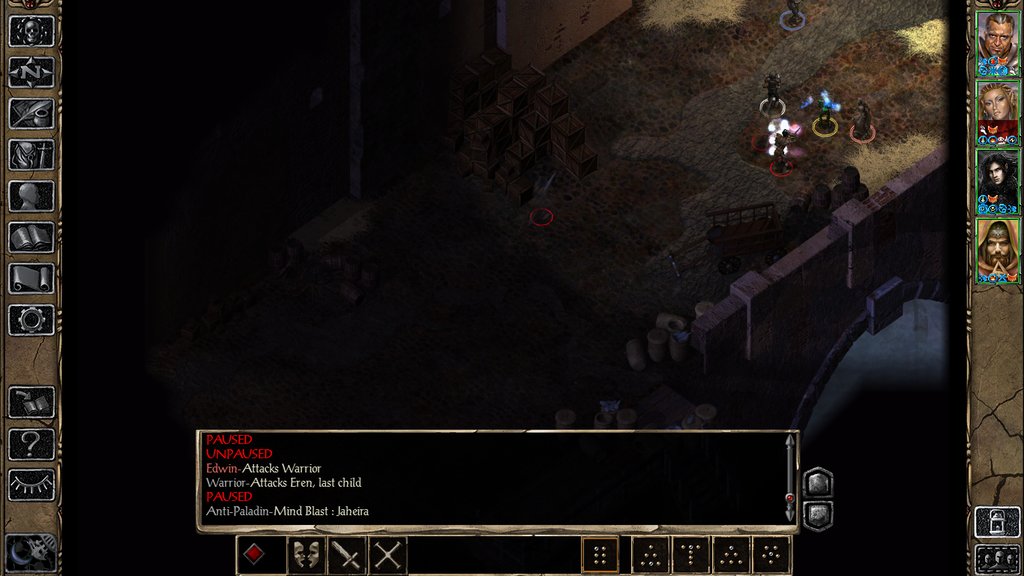The width and height of the screenshot is (1024, 576).
Task: Select the hooded bearded character portrait
Action: pos(997,247)
